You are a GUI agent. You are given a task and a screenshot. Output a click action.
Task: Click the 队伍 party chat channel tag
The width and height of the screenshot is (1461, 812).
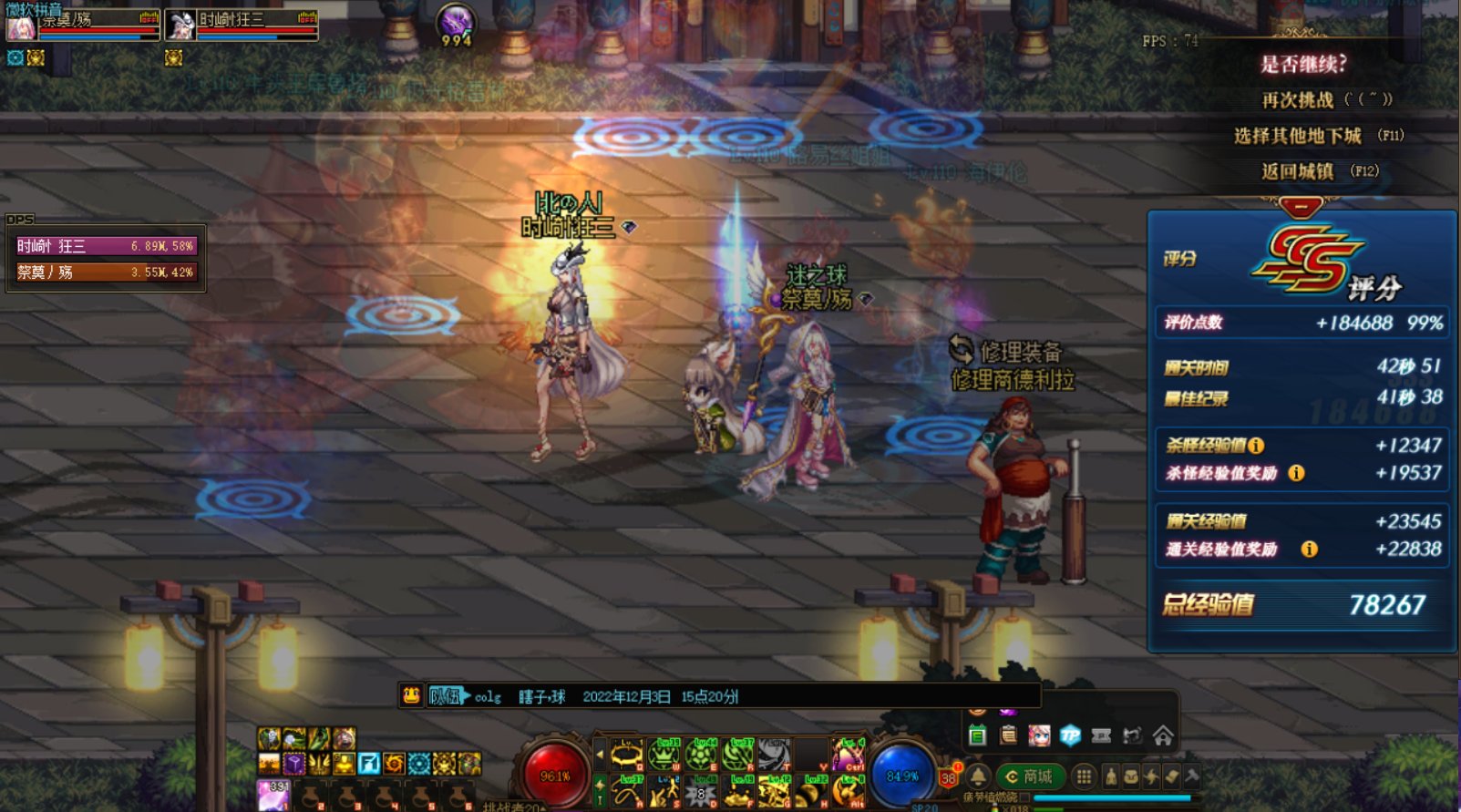coord(447,696)
